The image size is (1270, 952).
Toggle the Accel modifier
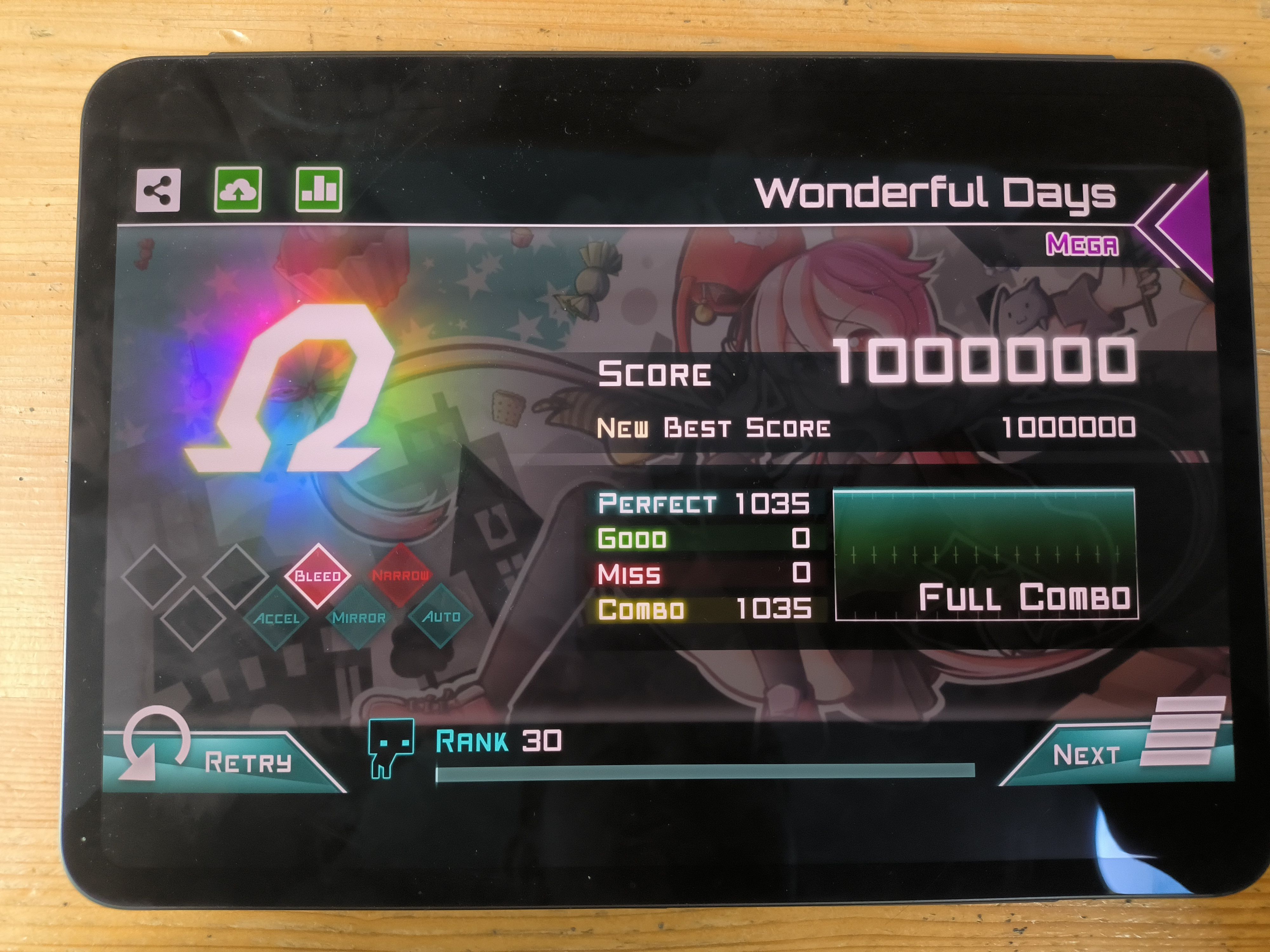pyautogui.click(x=277, y=618)
